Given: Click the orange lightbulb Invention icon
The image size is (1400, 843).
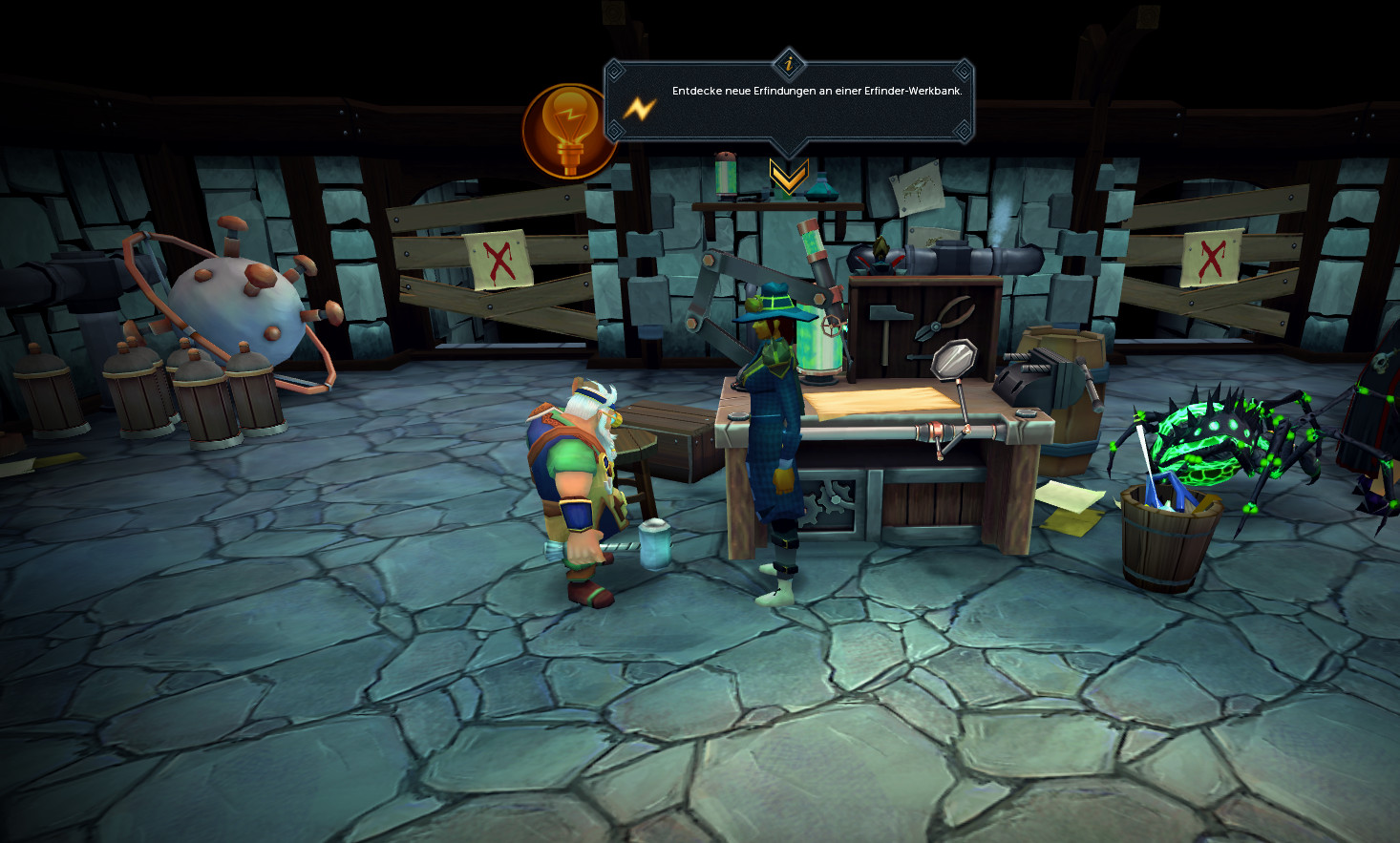Looking at the screenshot, I should coord(568,131).
